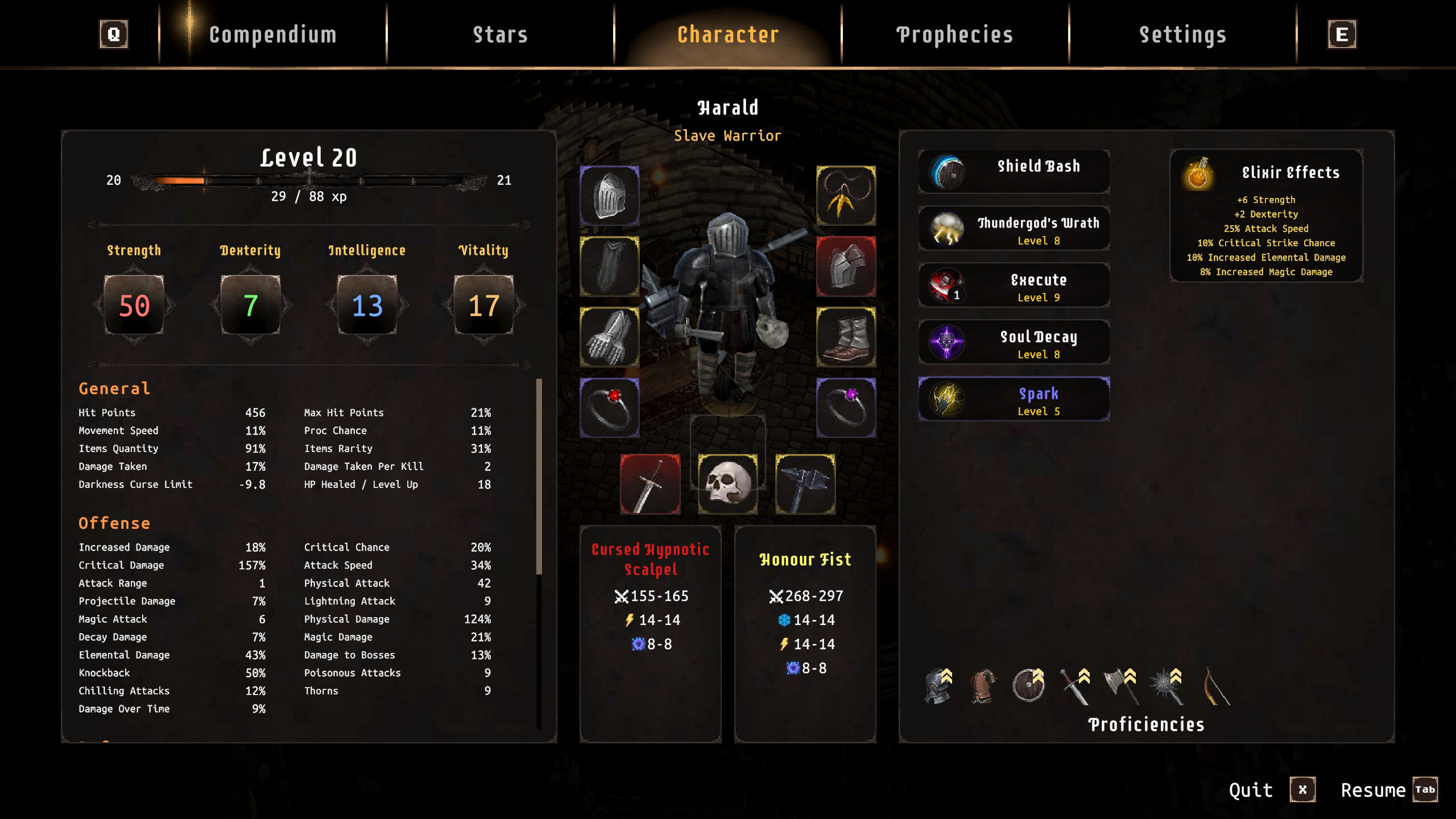Image resolution: width=1456 pixels, height=819 pixels.
Task: Select the ruby ring slot
Action: pos(609,408)
